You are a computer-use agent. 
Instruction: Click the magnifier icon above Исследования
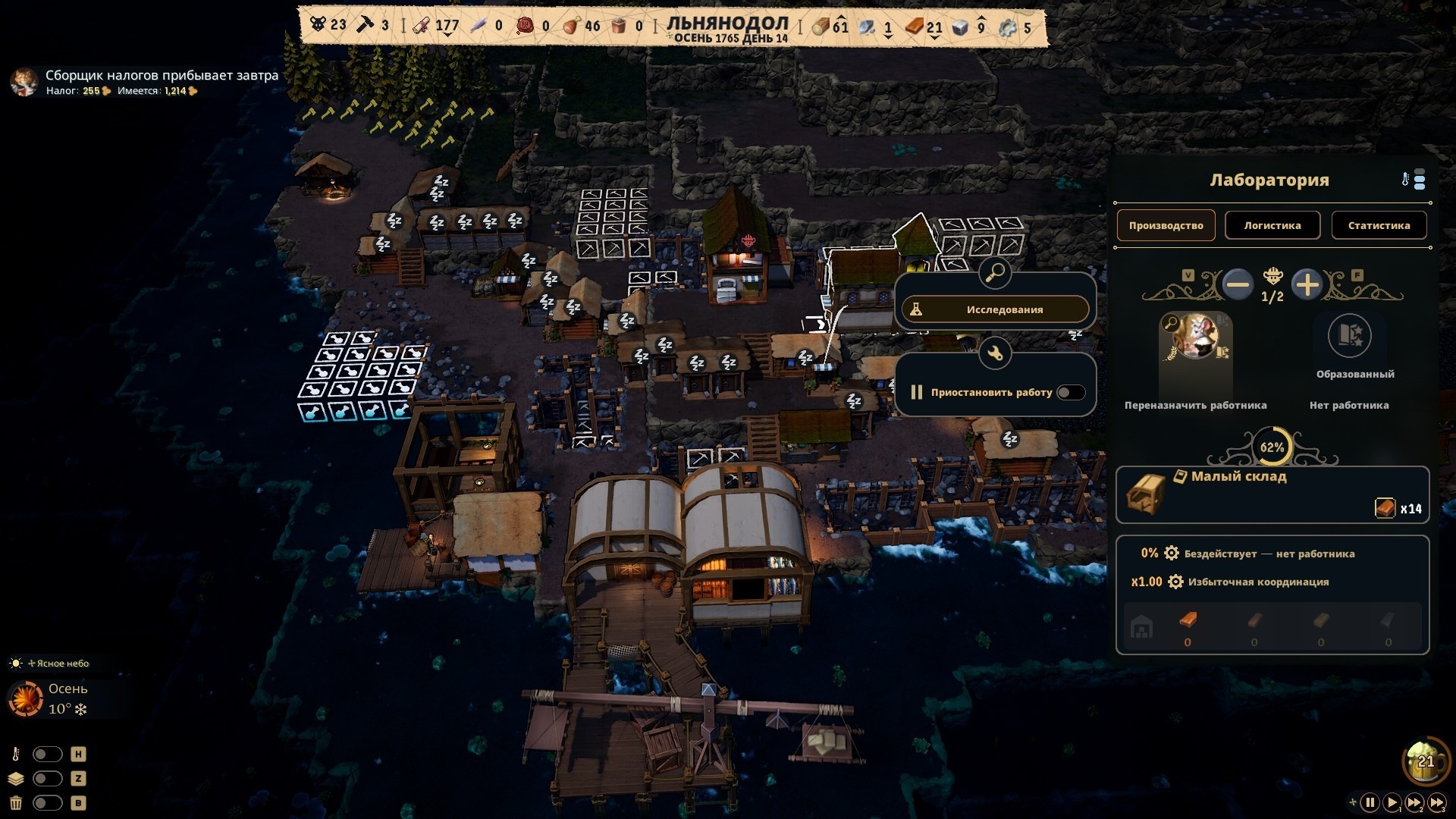point(994,272)
